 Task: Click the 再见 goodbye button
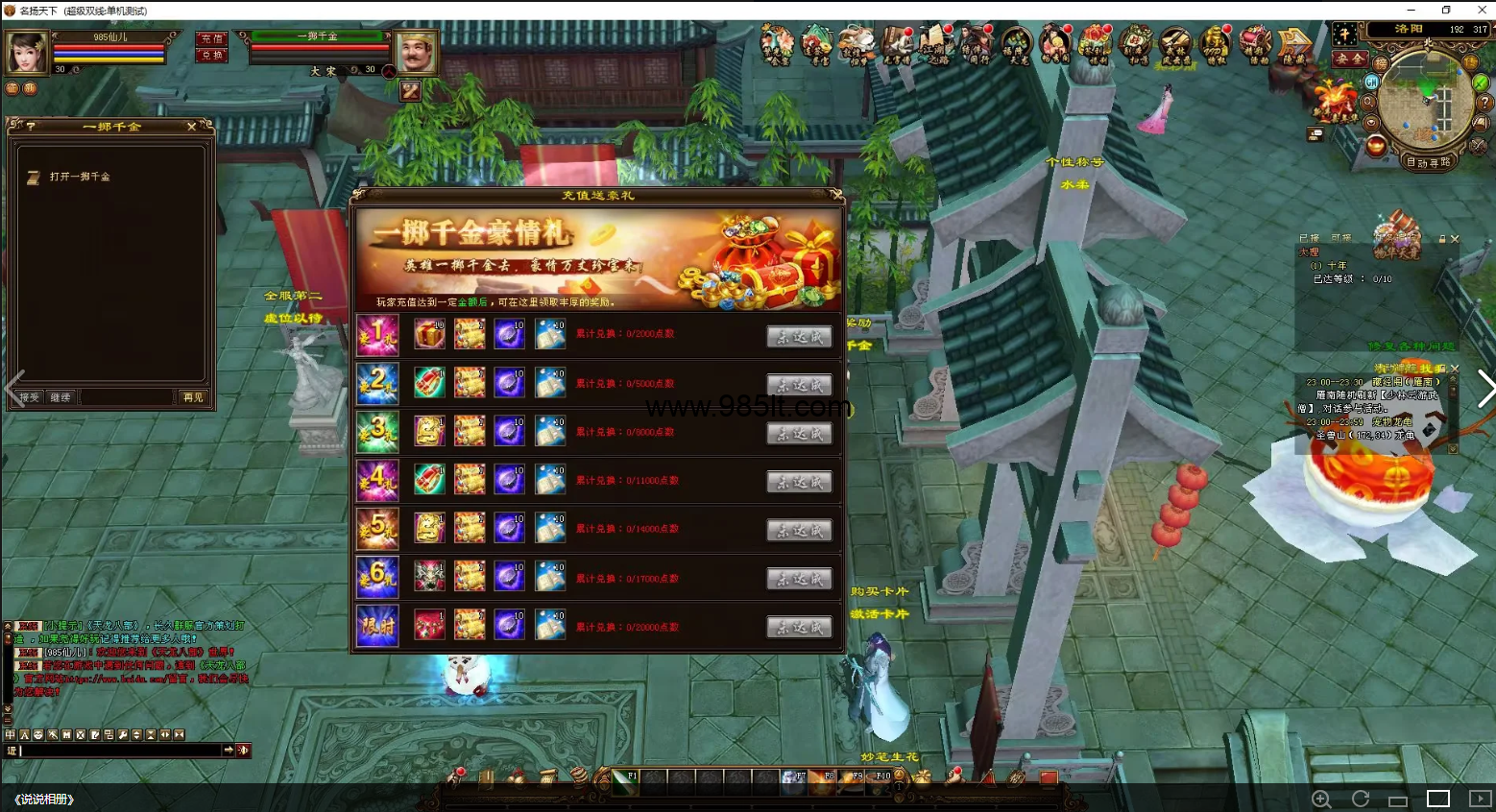pos(193,397)
